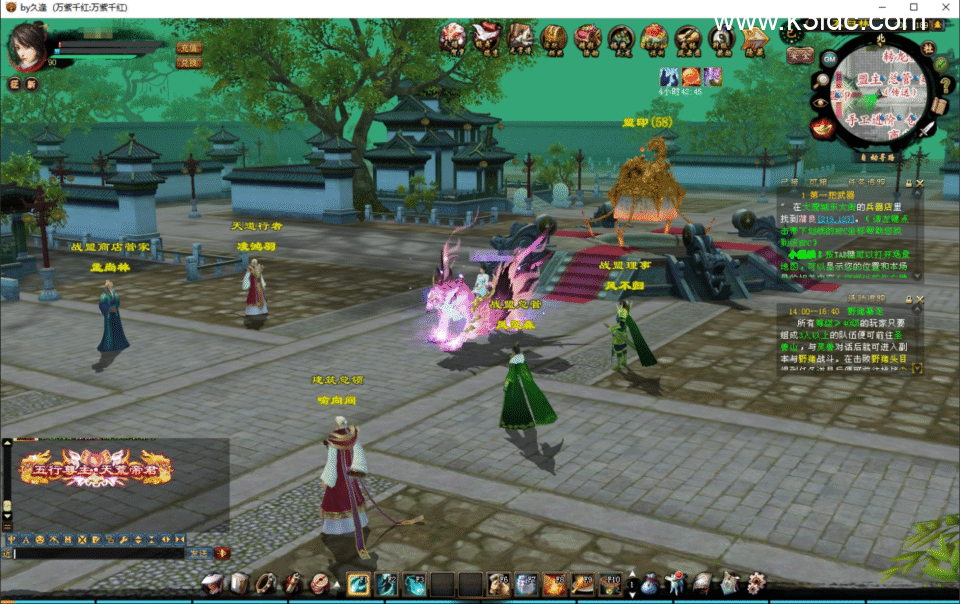Open the GM button beside the minimap
The width and height of the screenshot is (960, 604).
(829, 59)
